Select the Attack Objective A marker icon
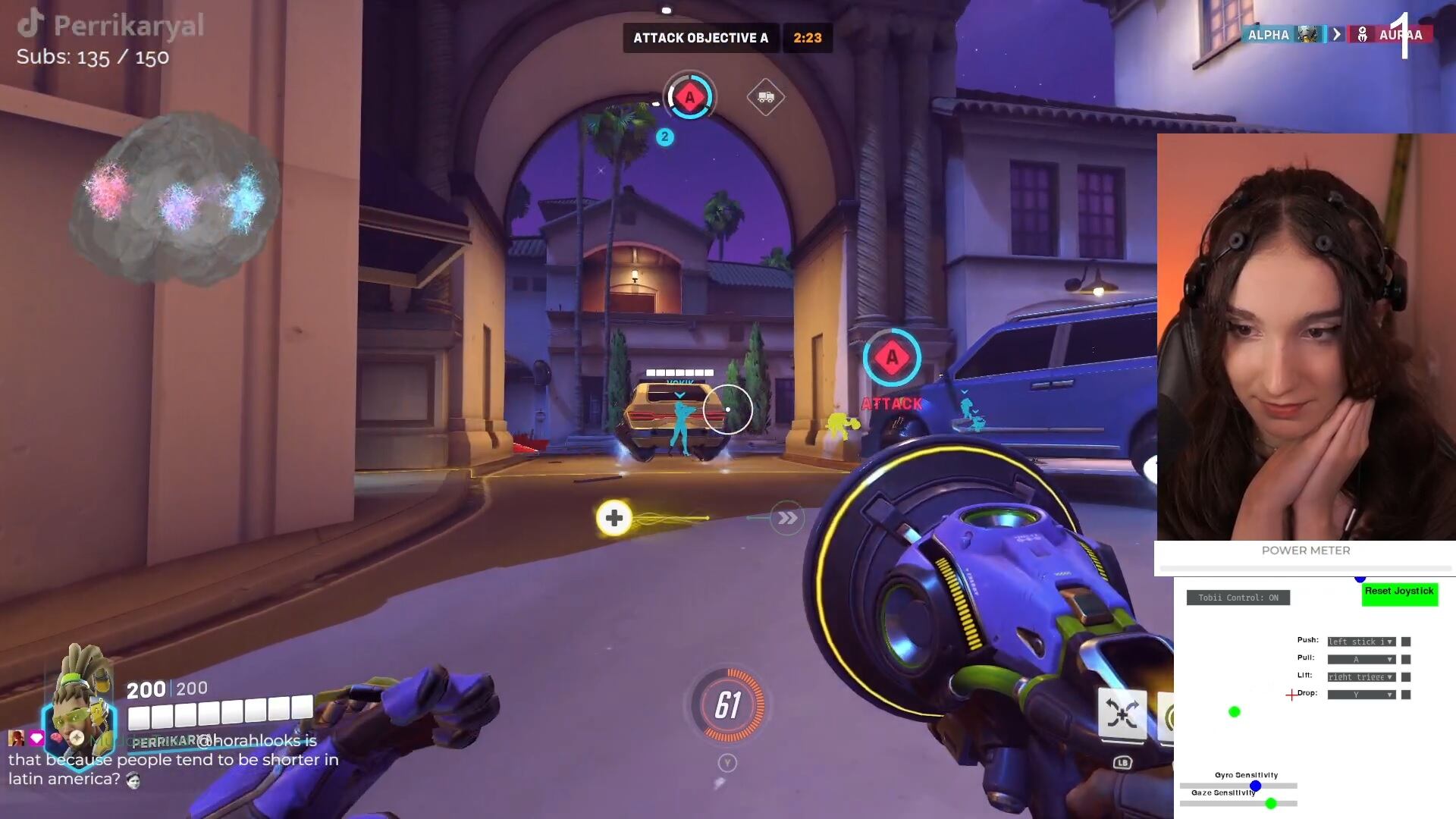The height and width of the screenshot is (819, 1456). click(689, 97)
